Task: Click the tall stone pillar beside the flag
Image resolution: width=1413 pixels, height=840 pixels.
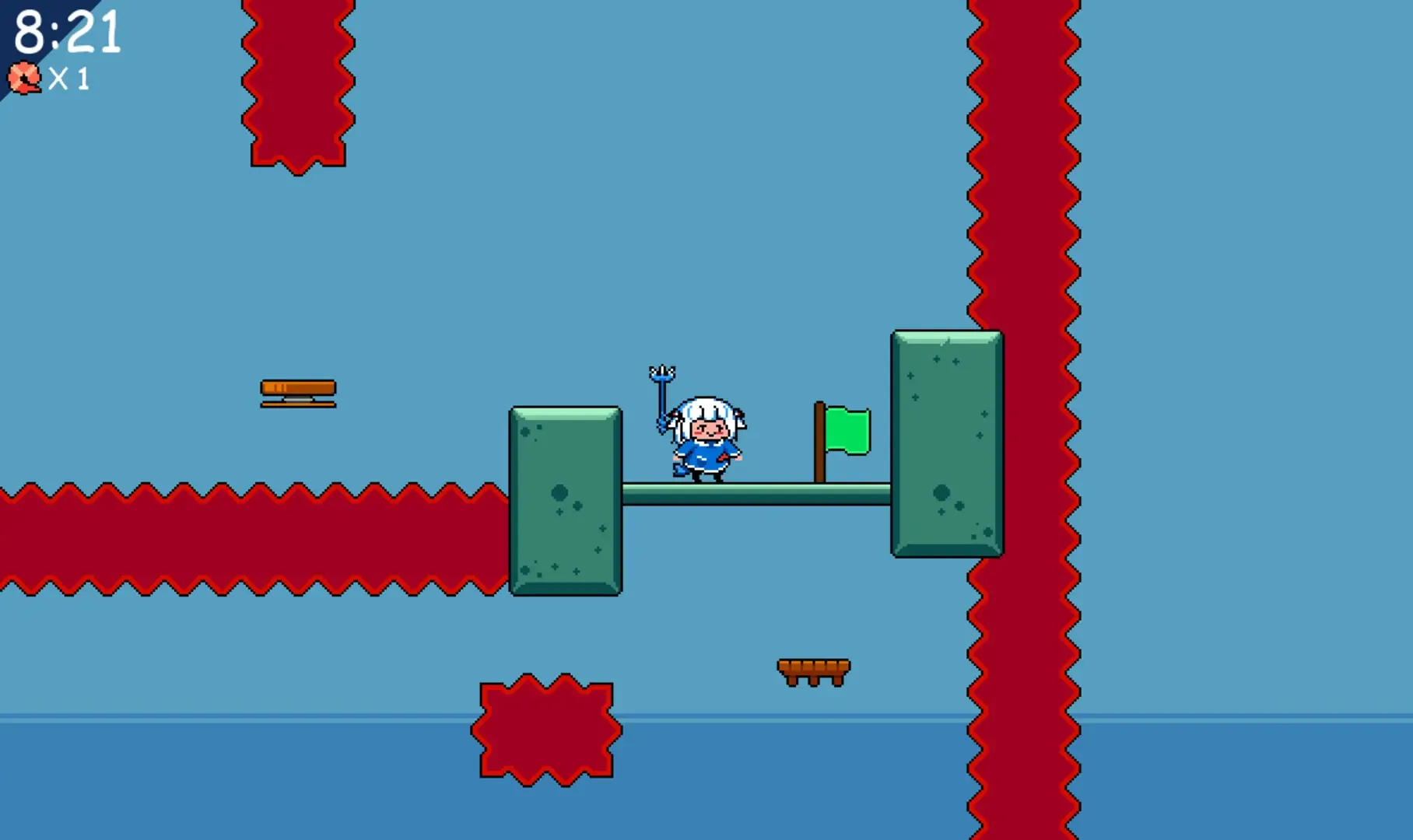Action: pos(945,443)
